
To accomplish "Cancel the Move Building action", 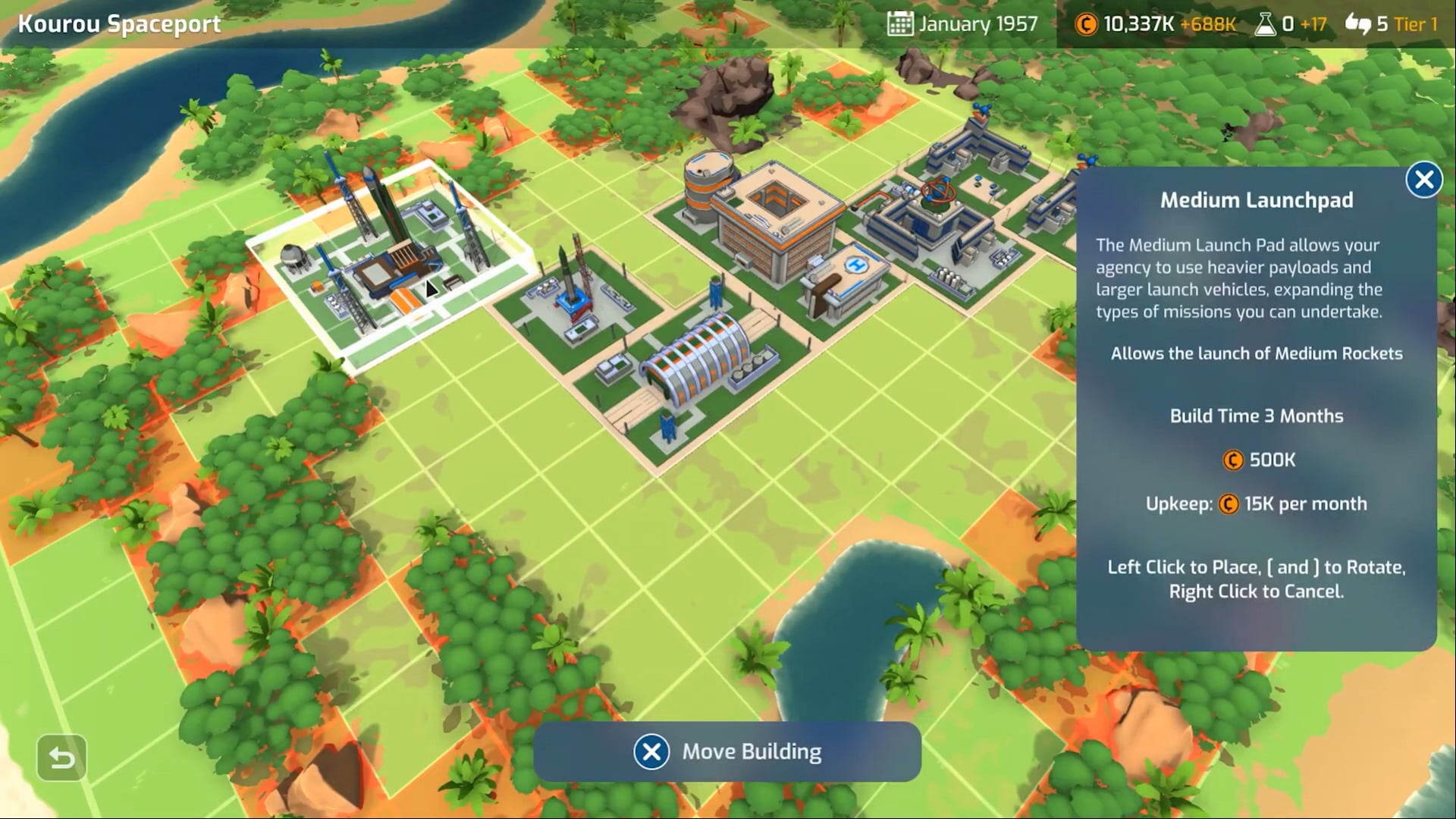I will pos(651,752).
